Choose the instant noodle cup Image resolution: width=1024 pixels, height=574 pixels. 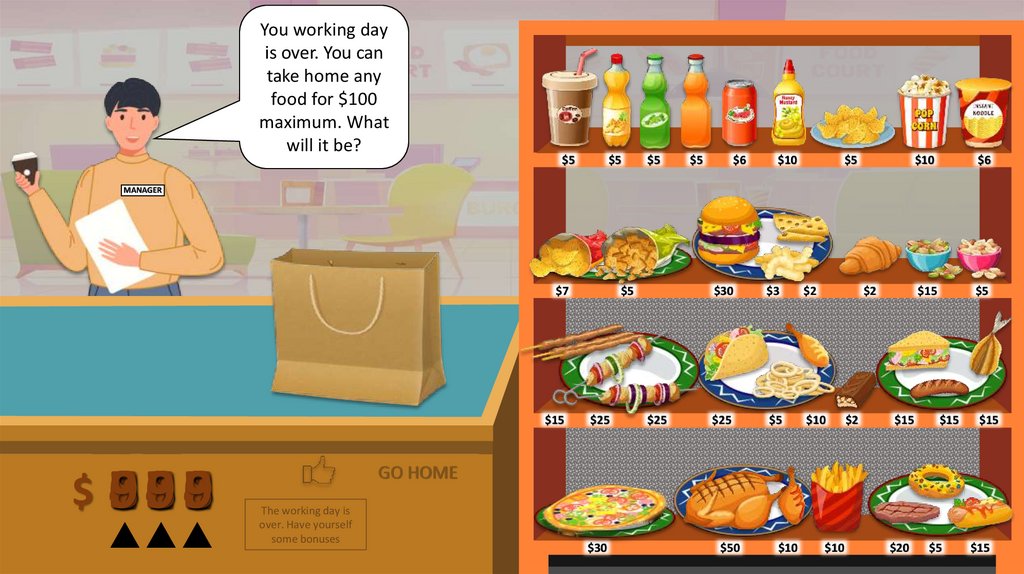pos(983,112)
